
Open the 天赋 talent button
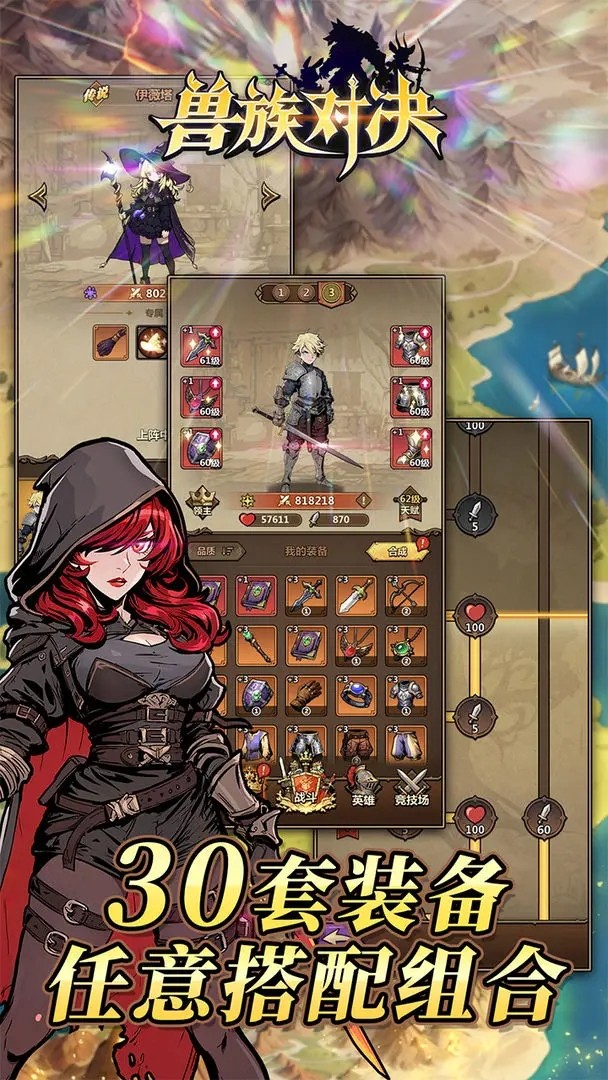coord(410,505)
